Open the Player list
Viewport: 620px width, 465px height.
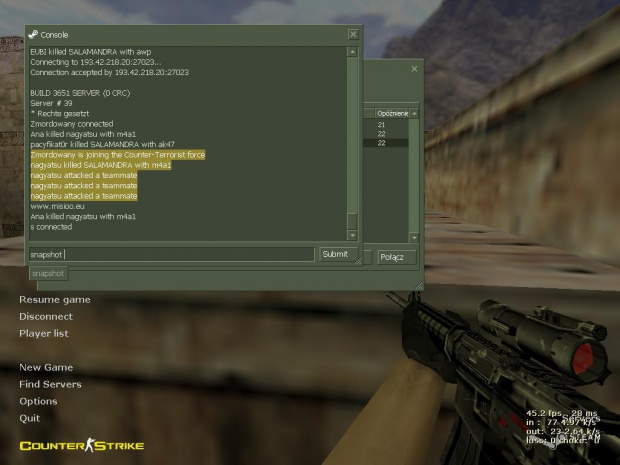44,334
